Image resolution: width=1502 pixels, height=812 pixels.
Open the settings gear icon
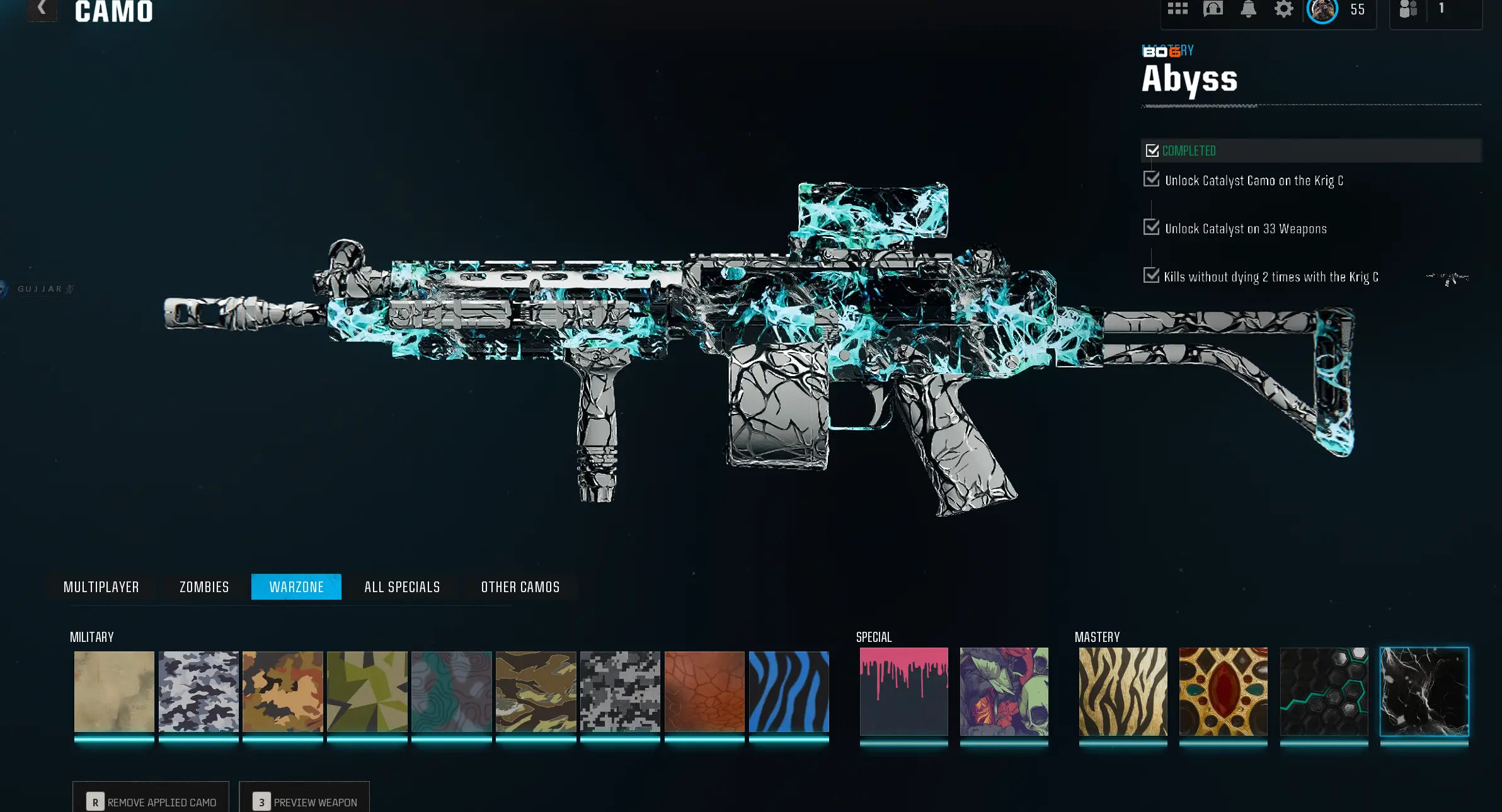click(1283, 9)
